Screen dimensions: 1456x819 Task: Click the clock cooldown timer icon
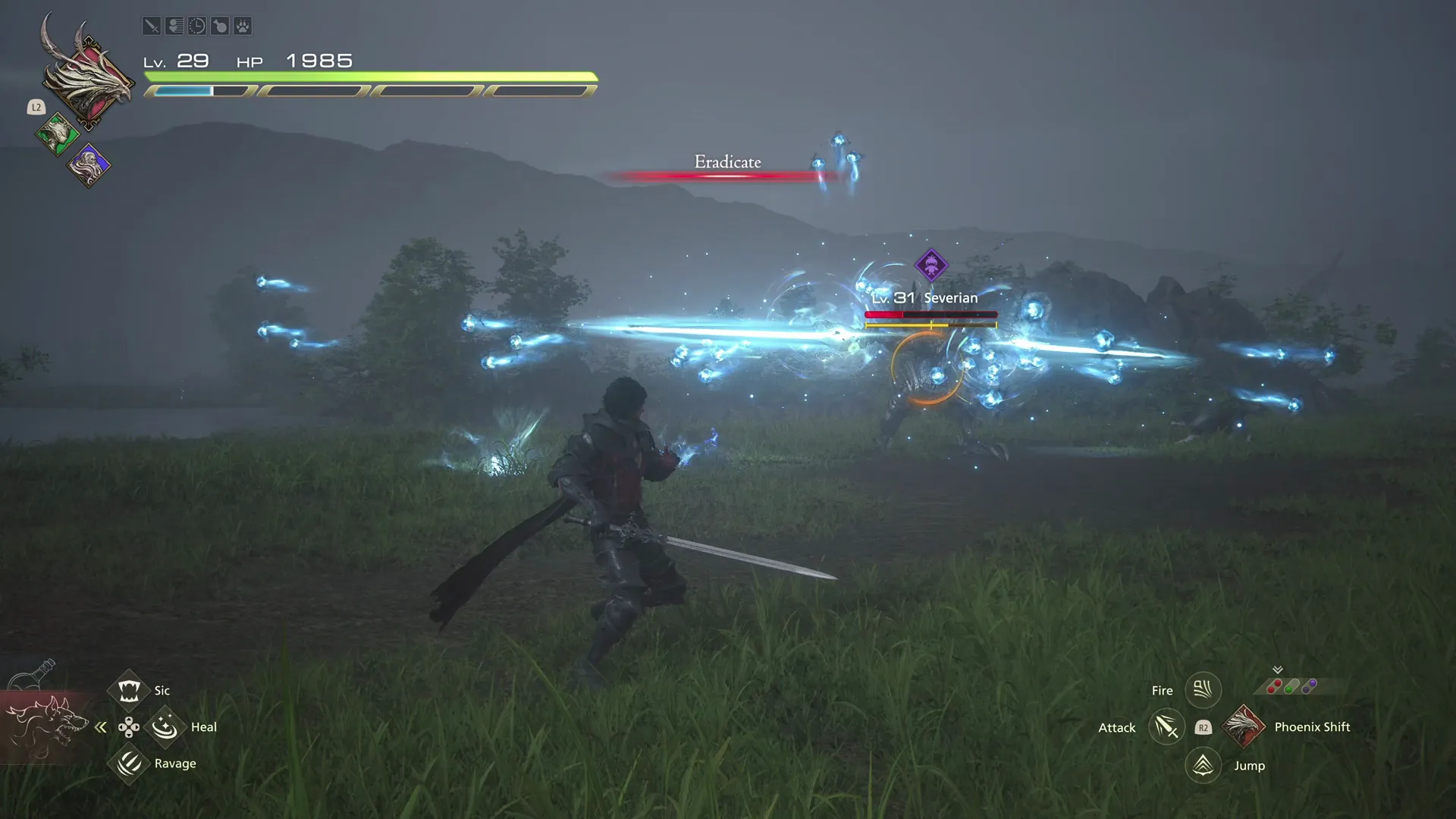click(x=197, y=26)
